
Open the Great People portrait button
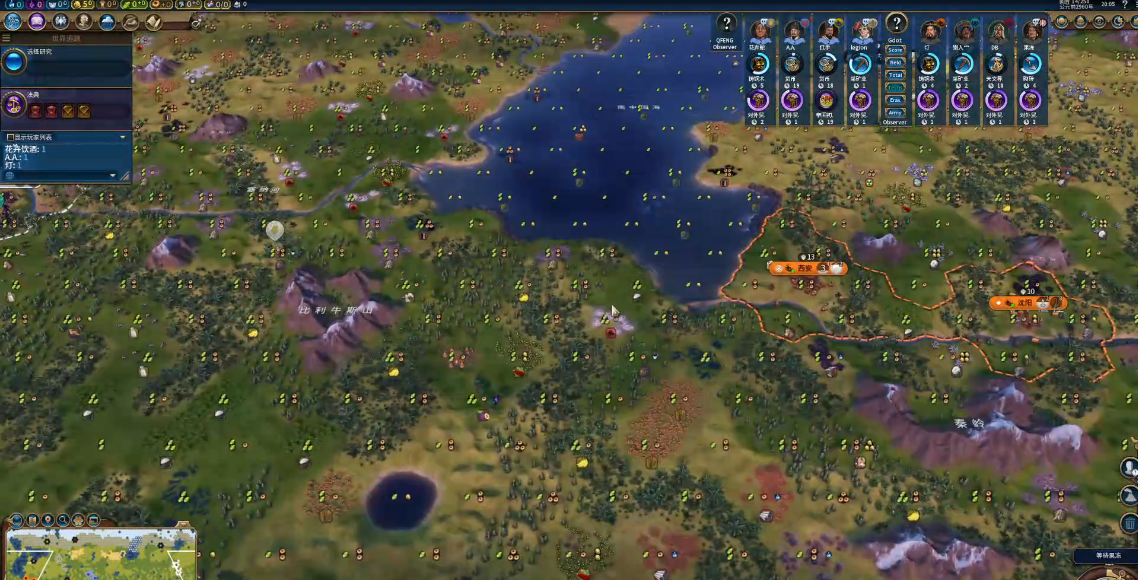click(84, 21)
